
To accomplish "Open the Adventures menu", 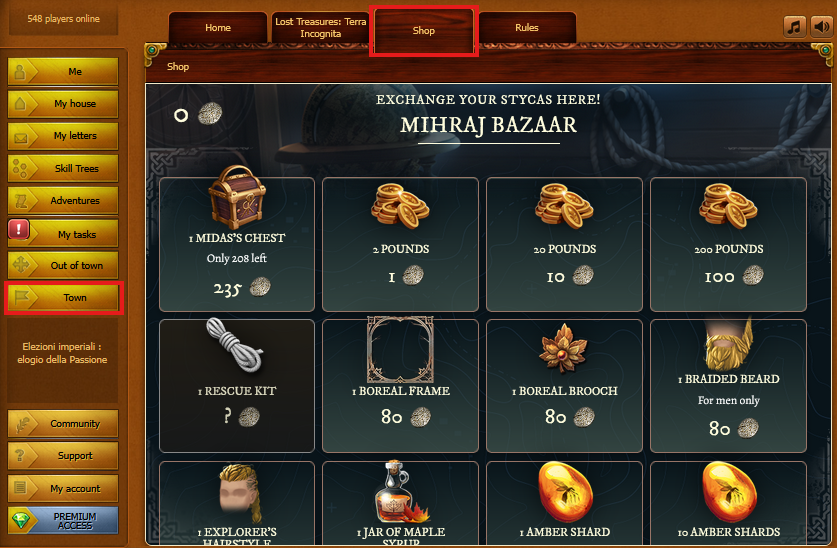I will pyautogui.click(x=63, y=201).
